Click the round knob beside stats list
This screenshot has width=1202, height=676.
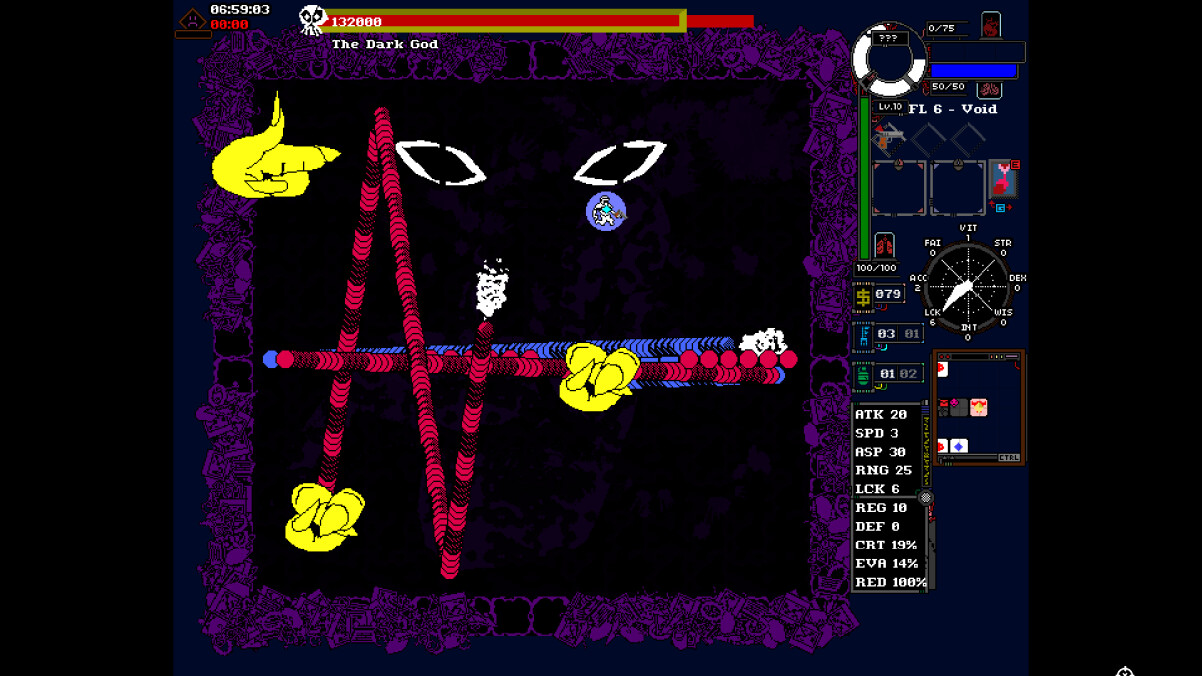926,497
